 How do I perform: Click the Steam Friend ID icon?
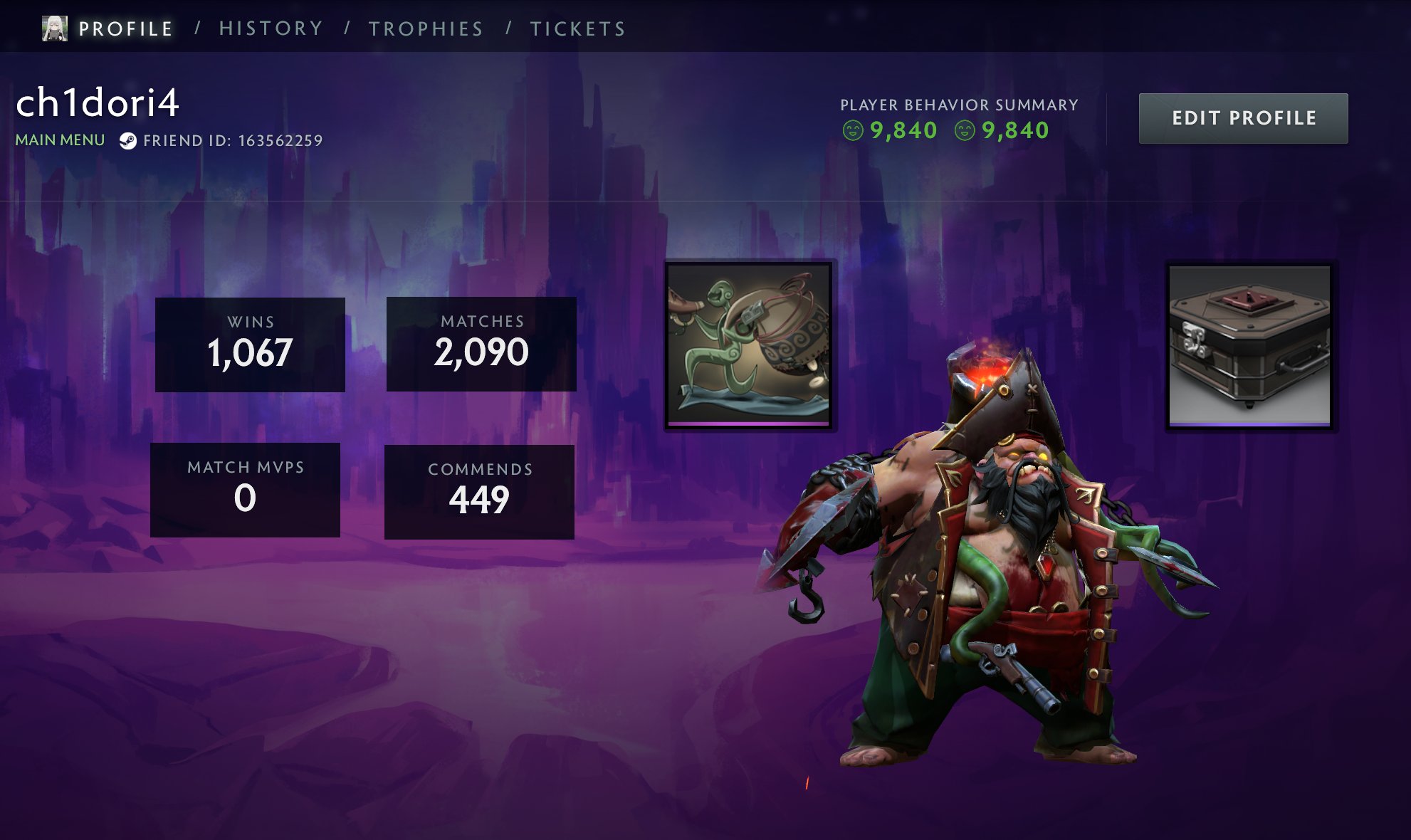[128, 141]
